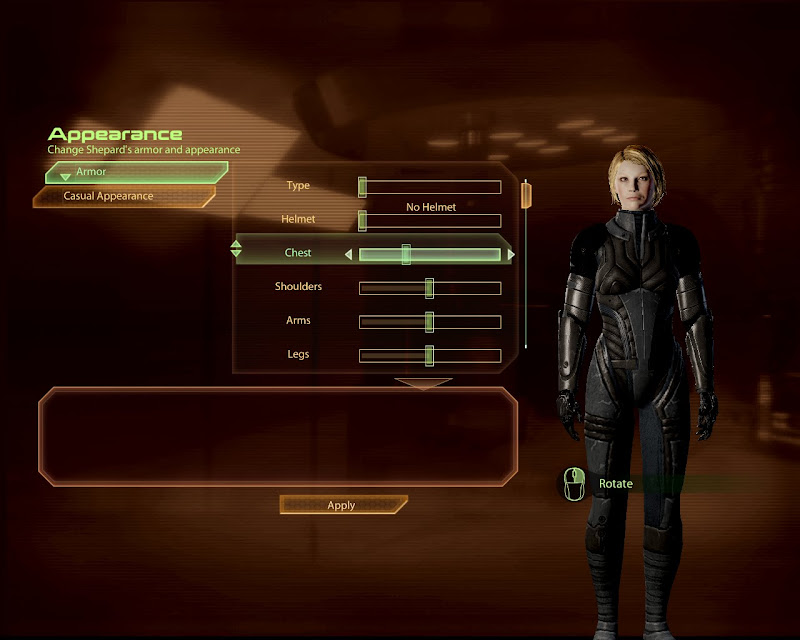Adjust the Helmet slider
This screenshot has height=640, width=800.
click(x=430, y=221)
